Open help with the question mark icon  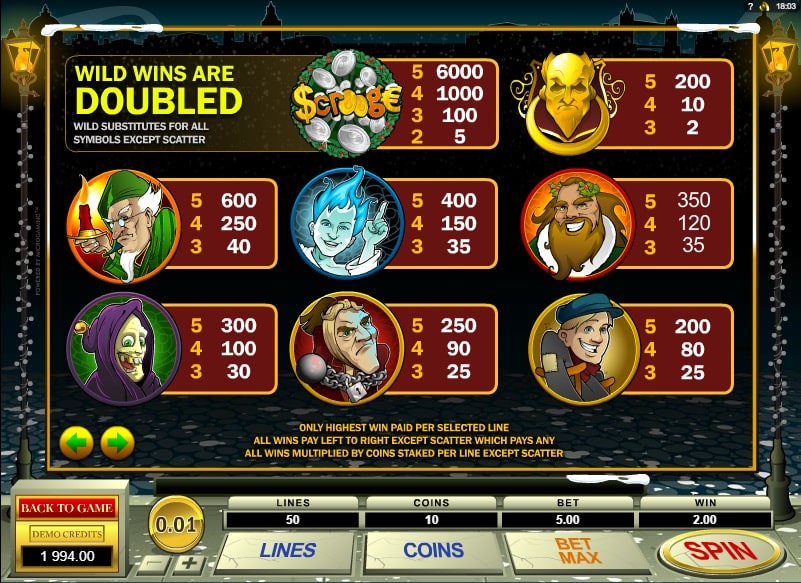click(x=750, y=7)
